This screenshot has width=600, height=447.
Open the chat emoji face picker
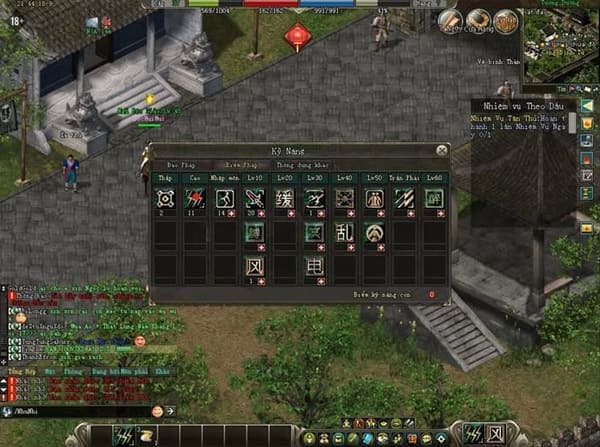click(157, 410)
